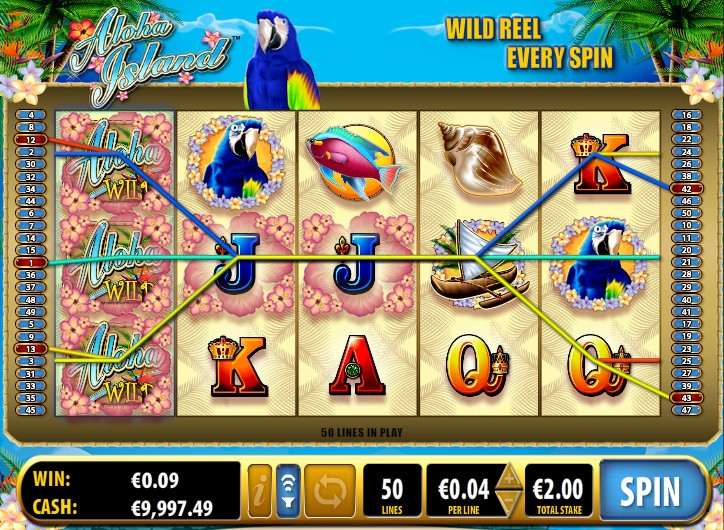Screen dimensions: 724x530
Task: Select payline number 42 marker
Action: coord(686,188)
